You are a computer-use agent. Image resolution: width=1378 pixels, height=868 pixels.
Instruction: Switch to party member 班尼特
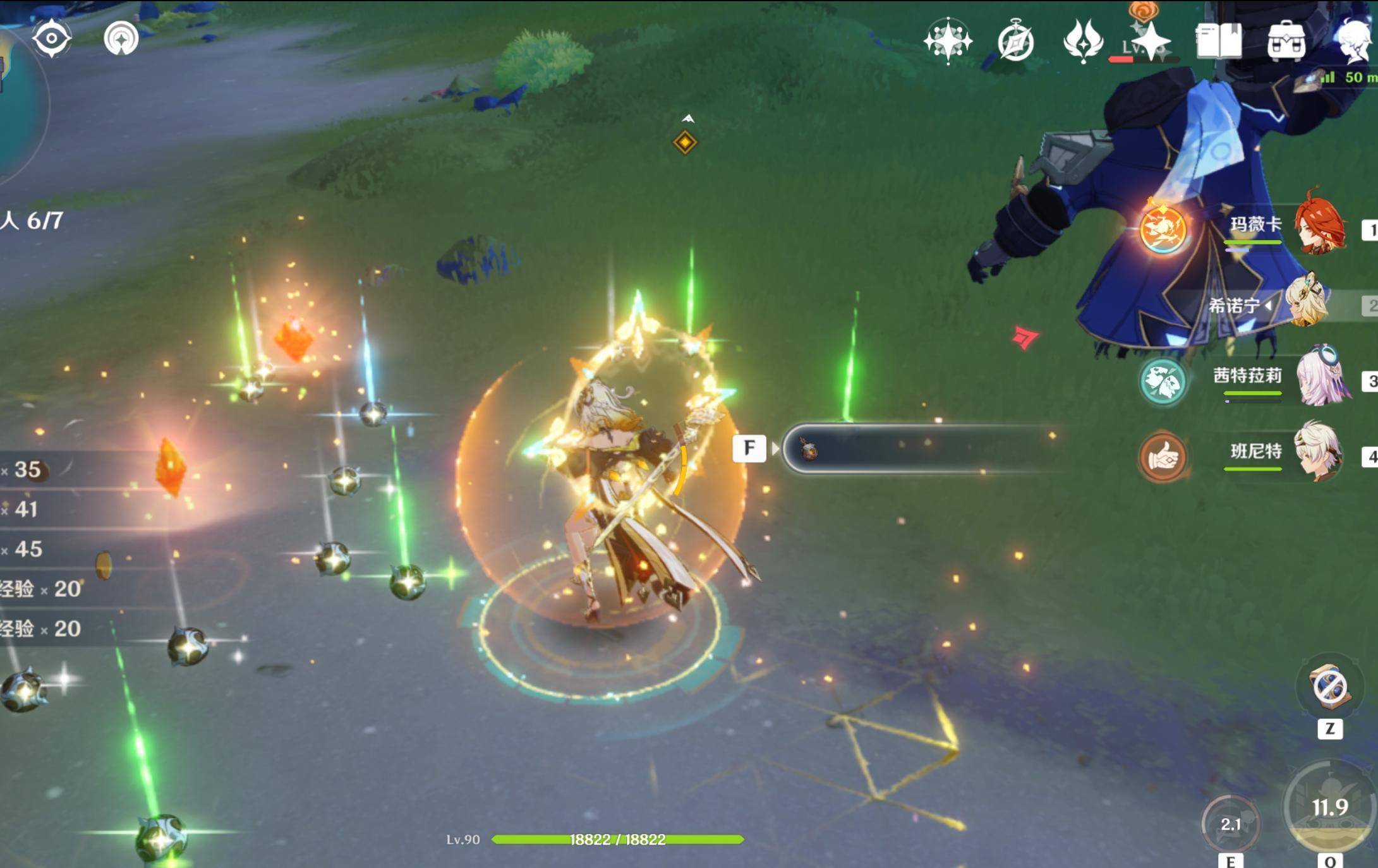tap(1317, 452)
